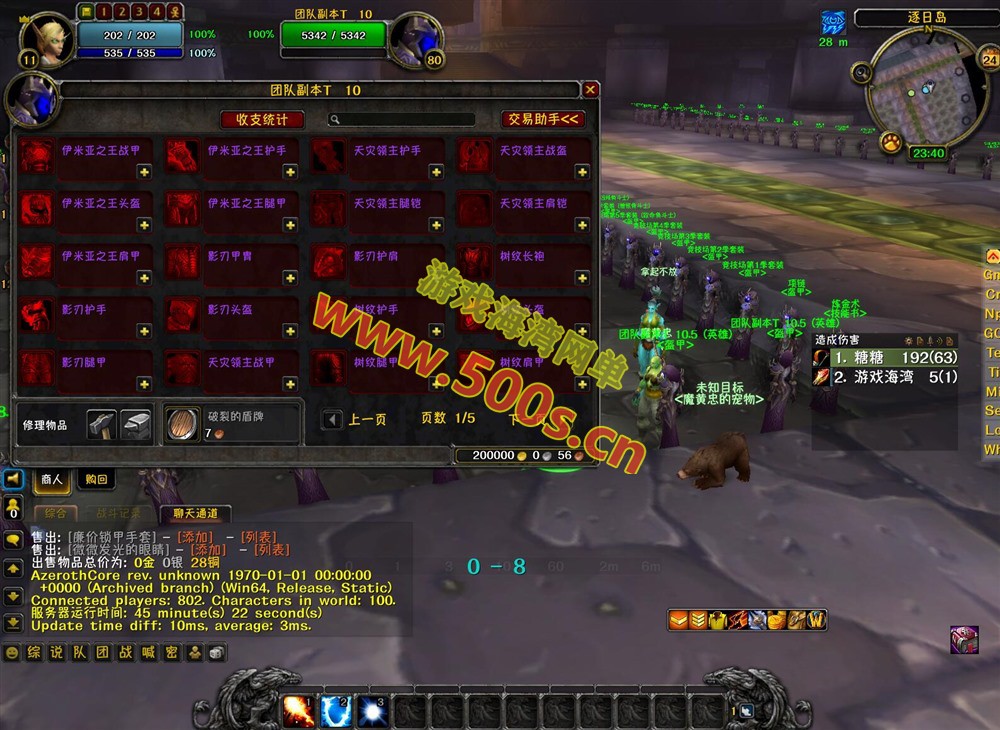This screenshot has width=1000, height=730.
Task: Switch to the 综合 chat tab
Action: click(56, 513)
